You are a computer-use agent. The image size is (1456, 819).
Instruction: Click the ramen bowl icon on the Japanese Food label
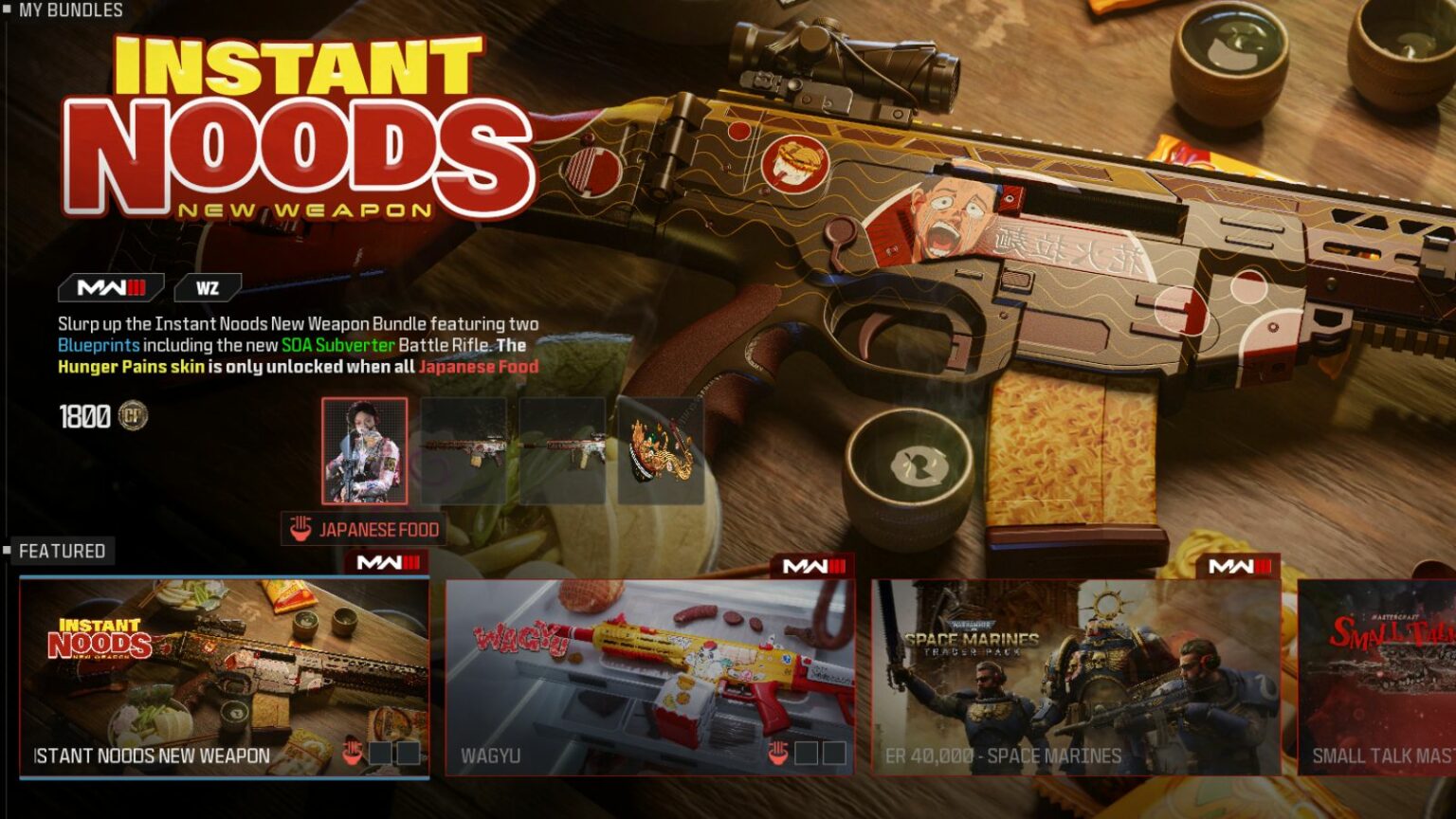pos(300,530)
